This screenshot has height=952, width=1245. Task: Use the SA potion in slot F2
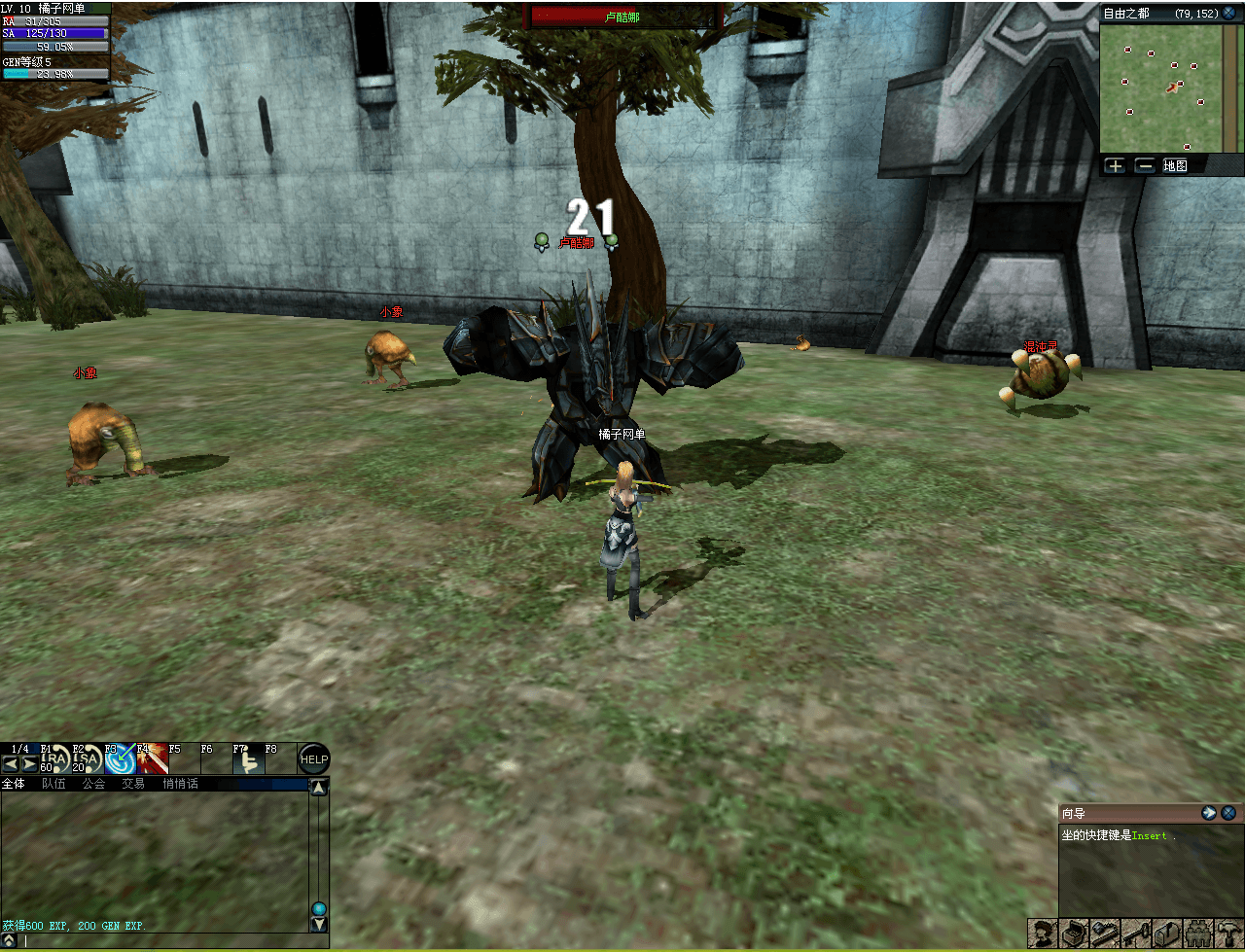click(89, 759)
